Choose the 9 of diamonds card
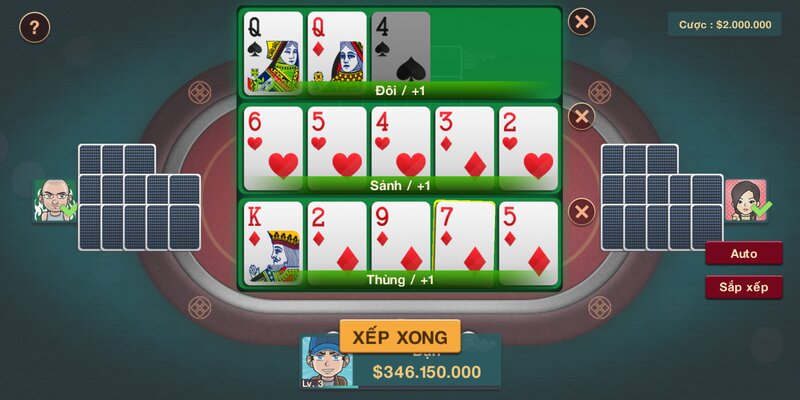The width and height of the screenshot is (800, 400). coord(400,240)
